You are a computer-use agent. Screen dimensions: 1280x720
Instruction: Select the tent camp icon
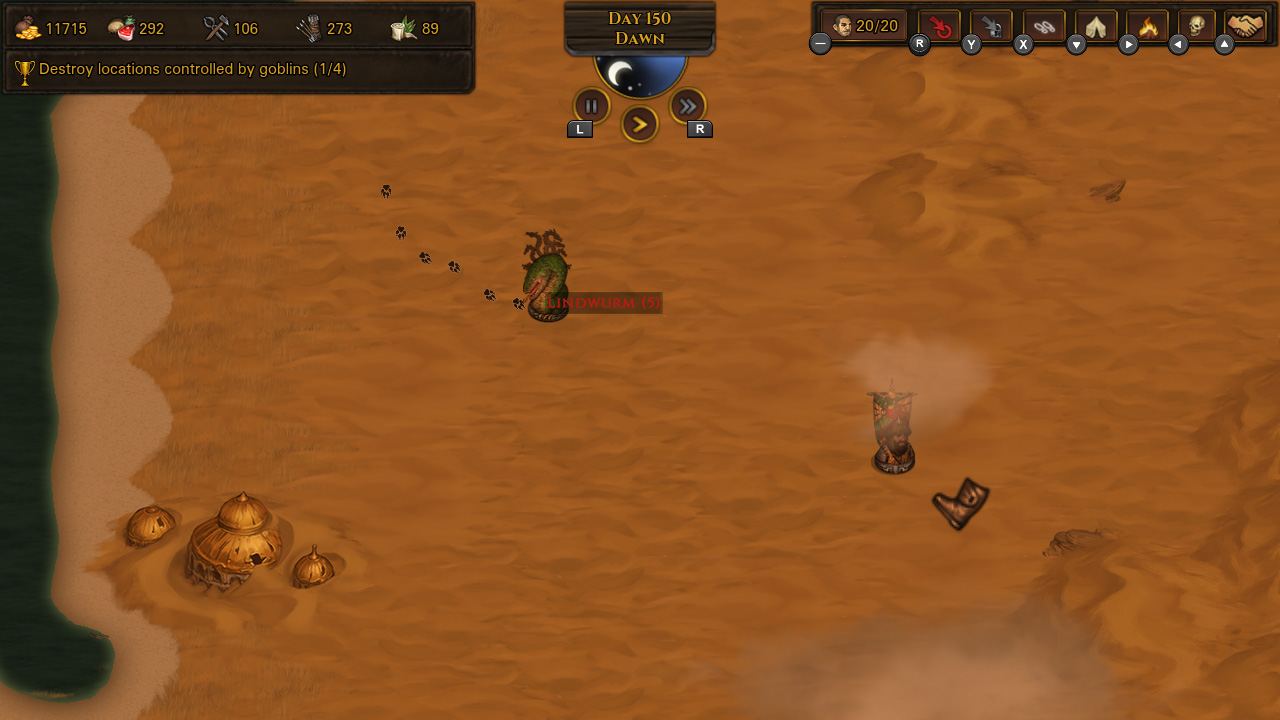[1094, 27]
